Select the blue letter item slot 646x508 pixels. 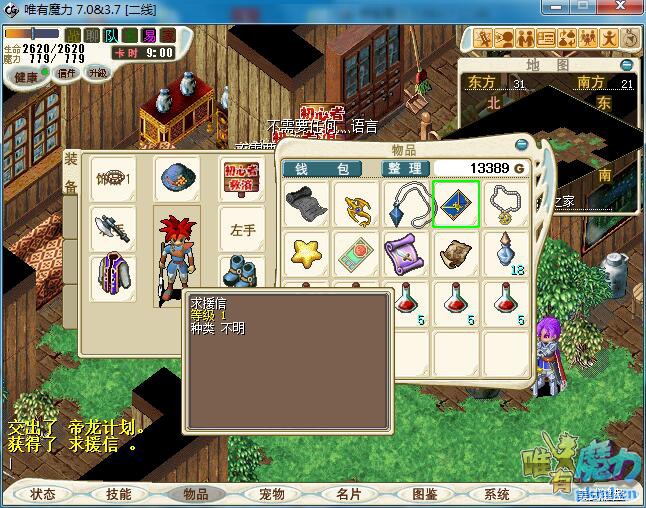click(456, 204)
